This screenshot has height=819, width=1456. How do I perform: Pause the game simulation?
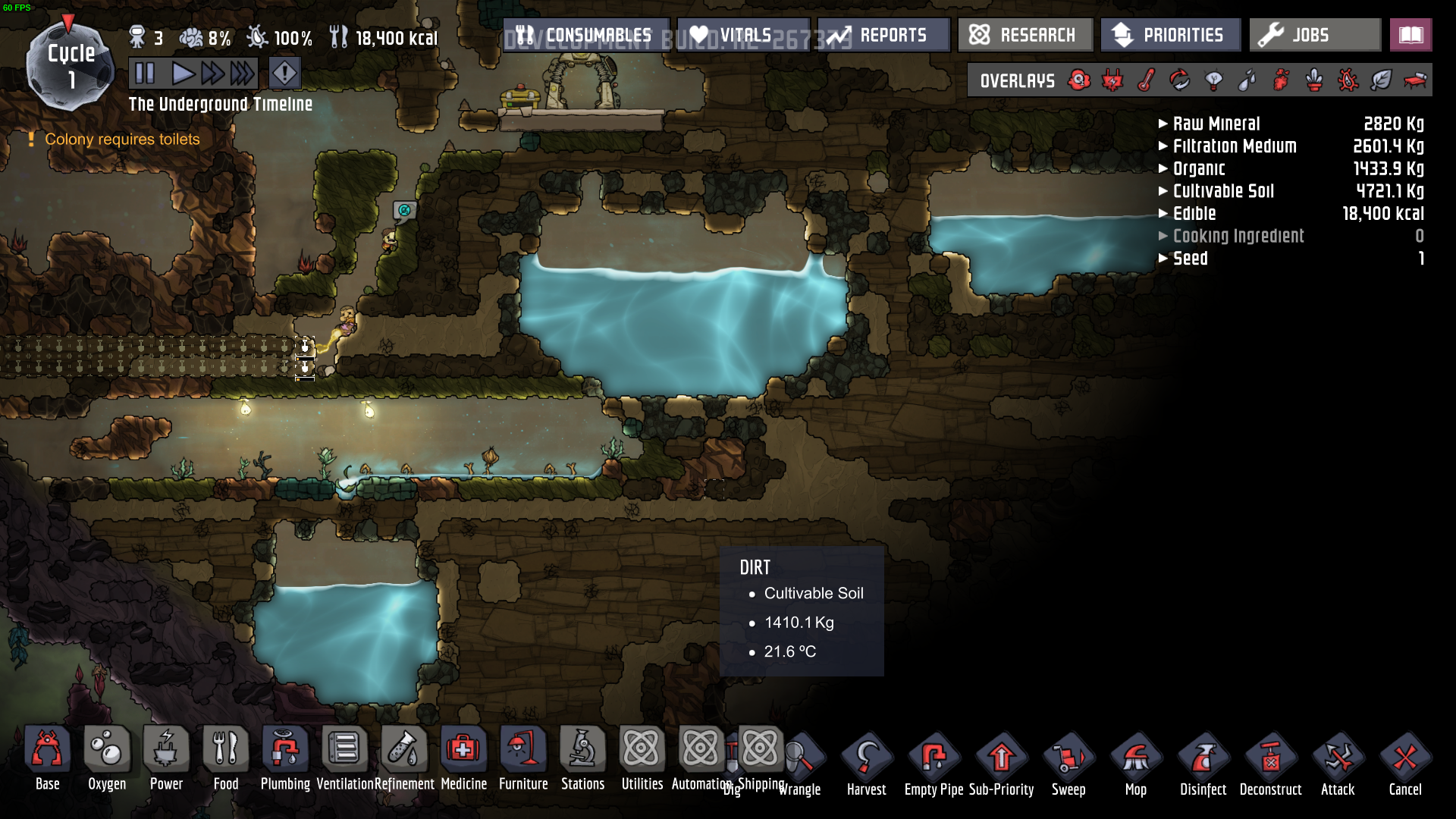click(144, 74)
